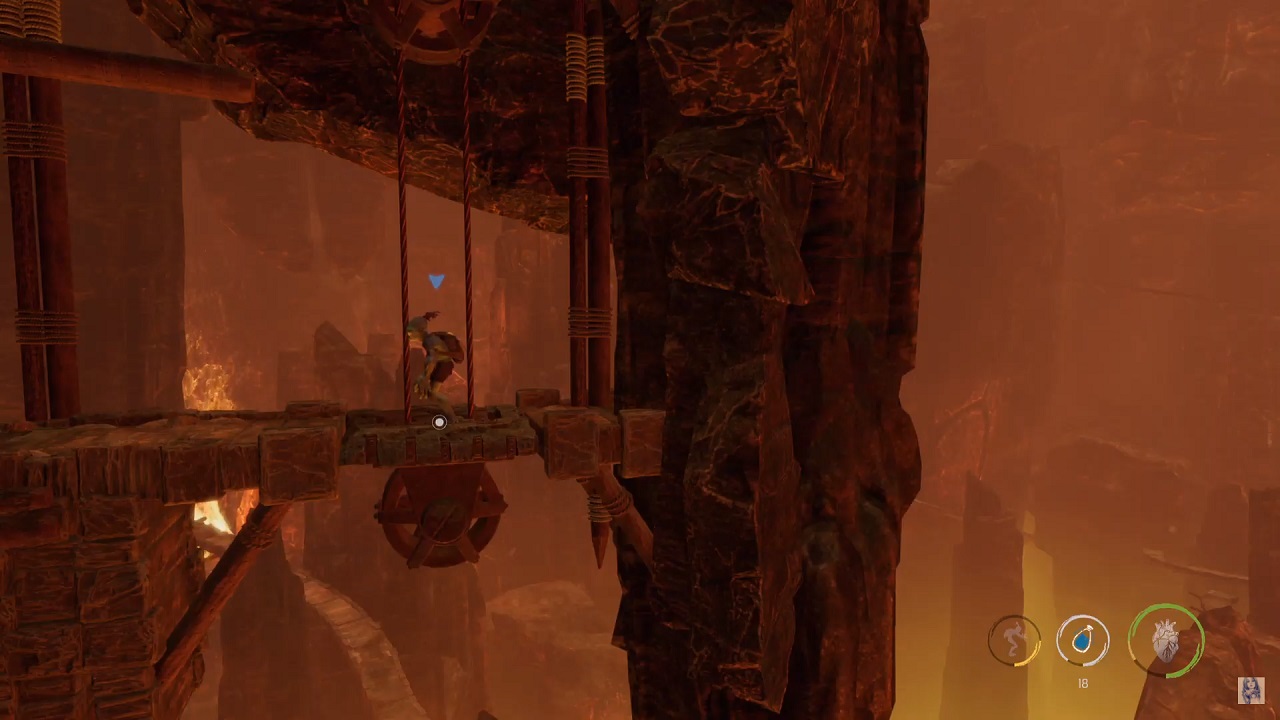The height and width of the screenshot is (720, 1280).
Task: Click the '18' bottle count number
Action: pos(1082,684)
